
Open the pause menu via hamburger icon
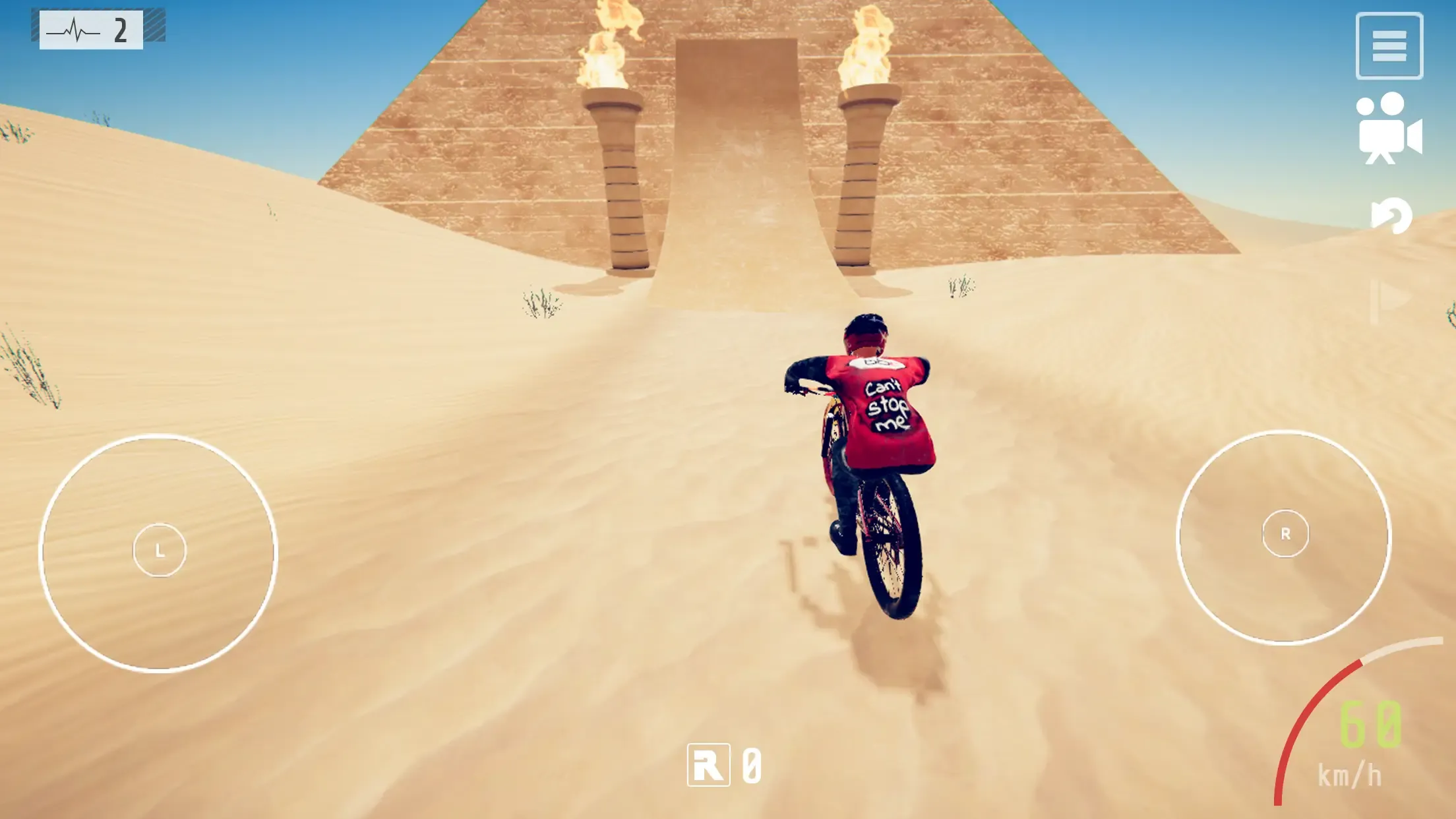1390,45
